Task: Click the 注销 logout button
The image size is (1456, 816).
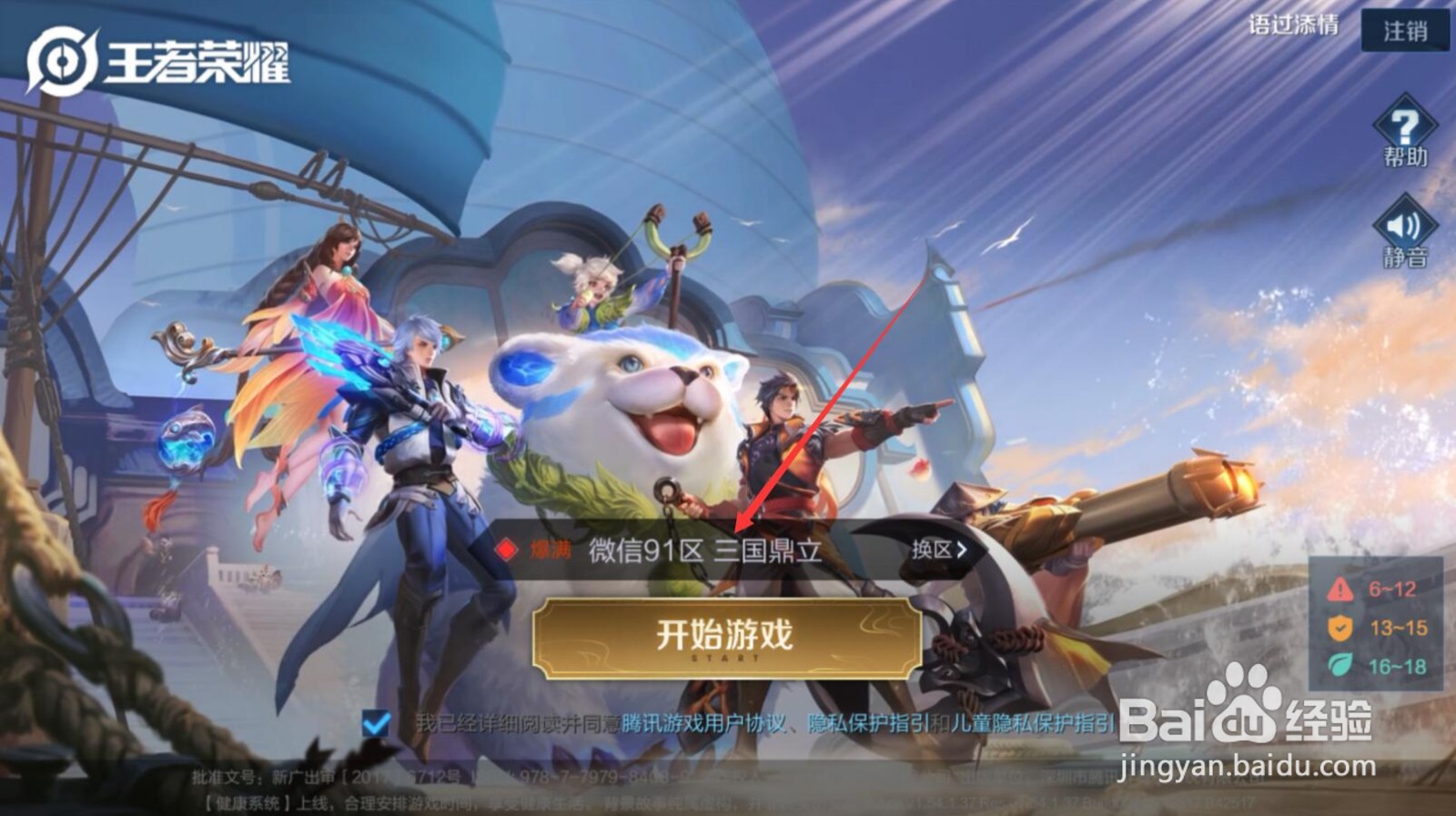Action: (x=1405, y=30)
